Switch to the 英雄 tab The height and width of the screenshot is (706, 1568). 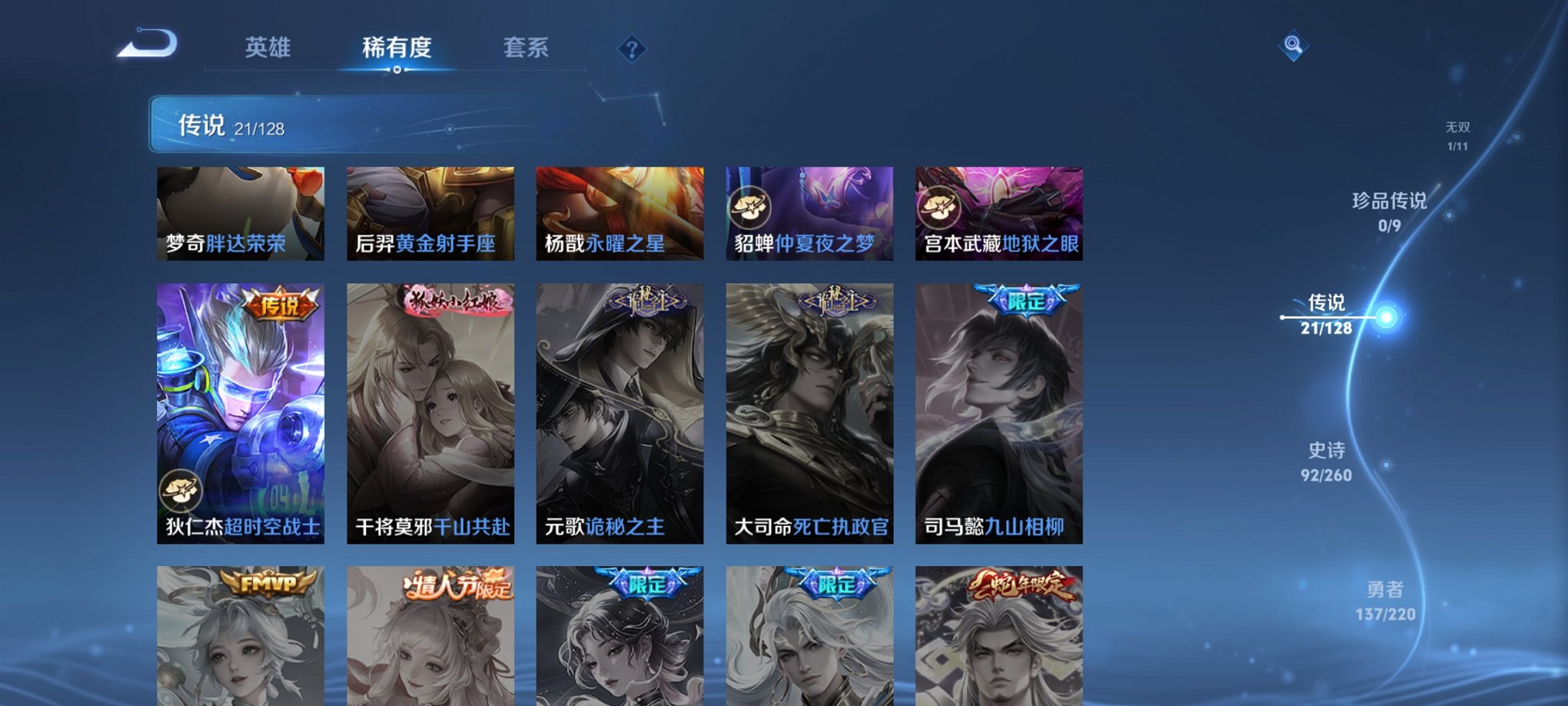270,48
